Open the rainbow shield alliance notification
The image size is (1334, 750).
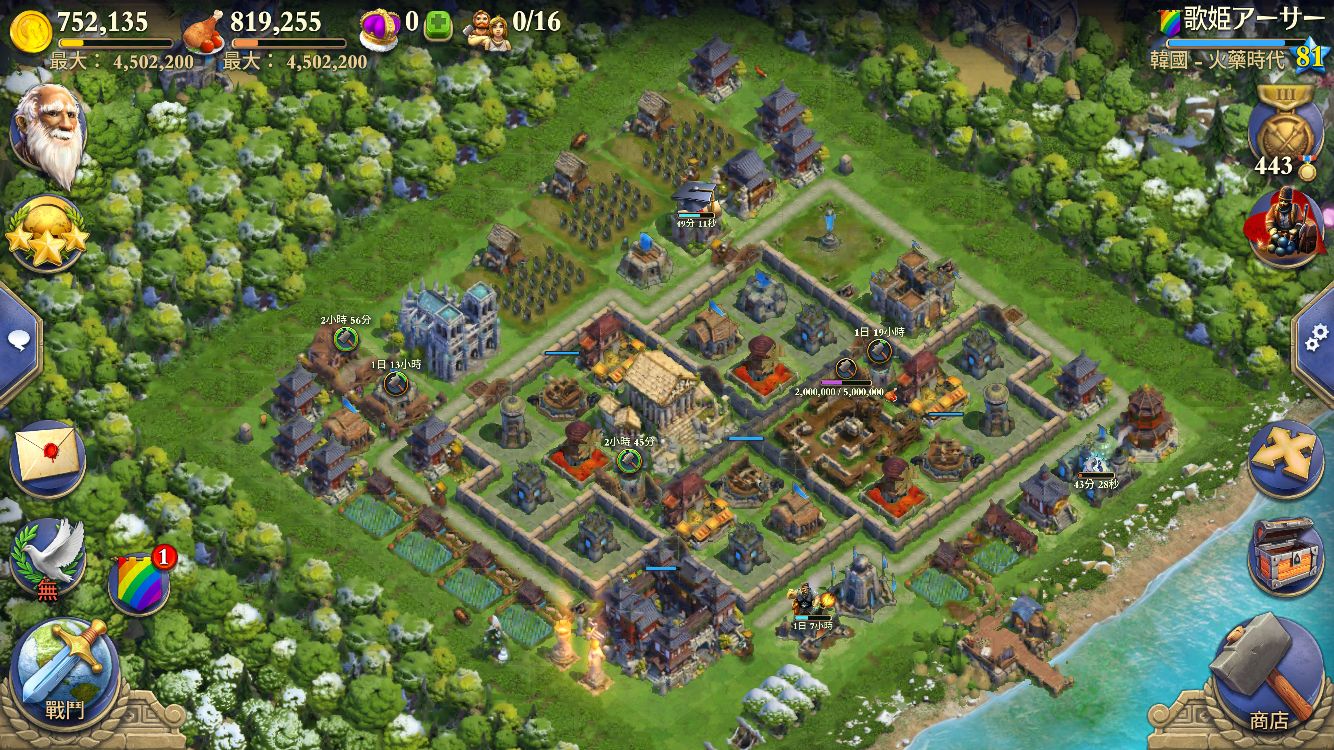(140, 583)
